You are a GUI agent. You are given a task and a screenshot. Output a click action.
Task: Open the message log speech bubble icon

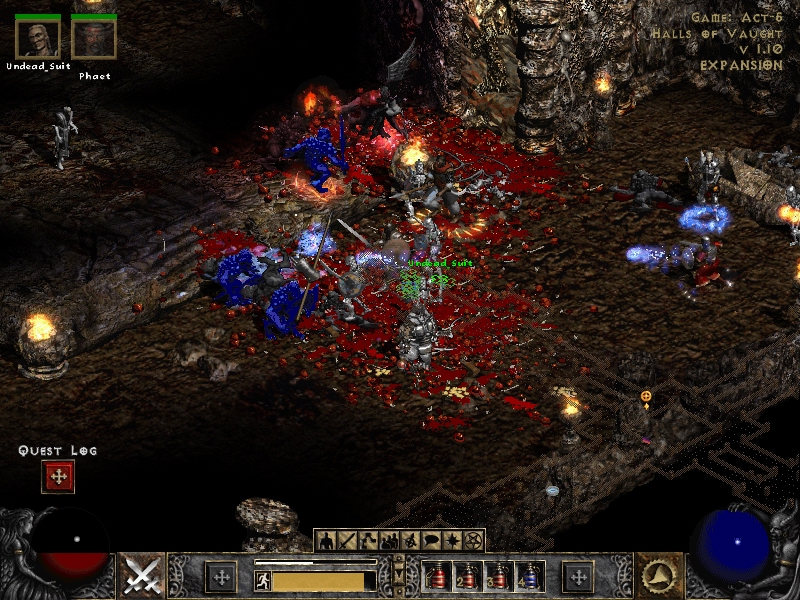[431, 541]
